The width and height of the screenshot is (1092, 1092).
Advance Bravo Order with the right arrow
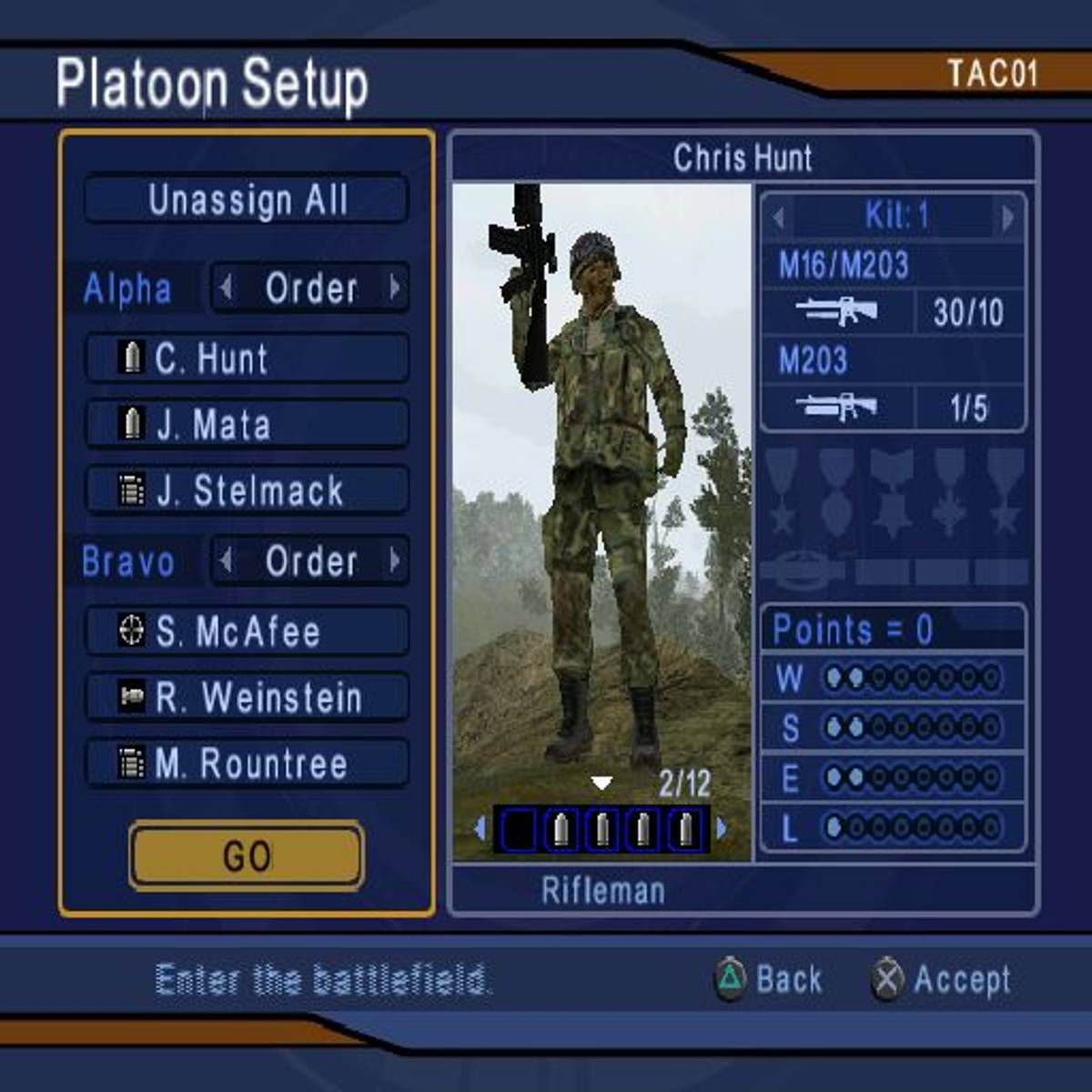395,561
